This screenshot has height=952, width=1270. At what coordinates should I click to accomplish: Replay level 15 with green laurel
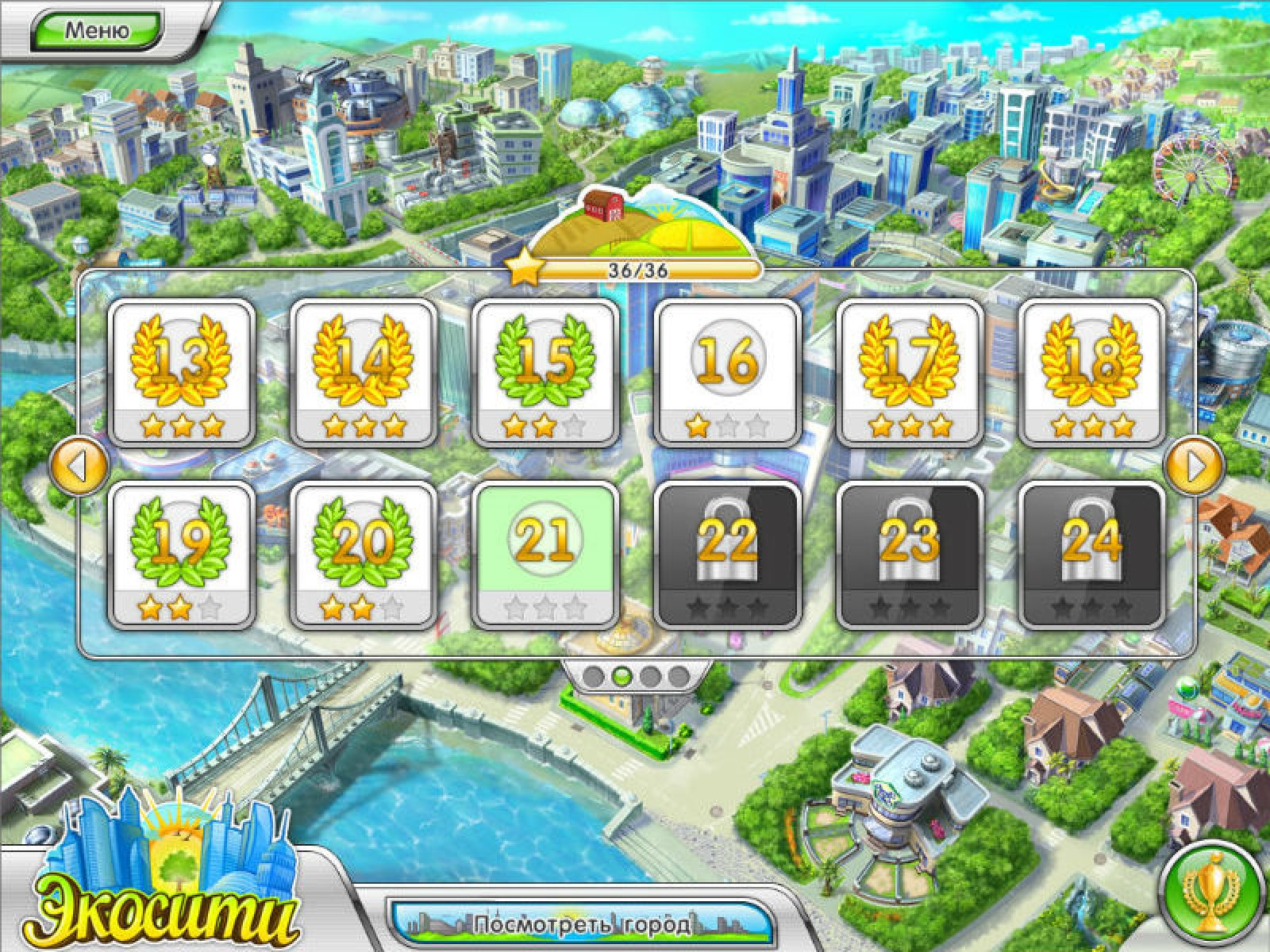coord(545,371)
